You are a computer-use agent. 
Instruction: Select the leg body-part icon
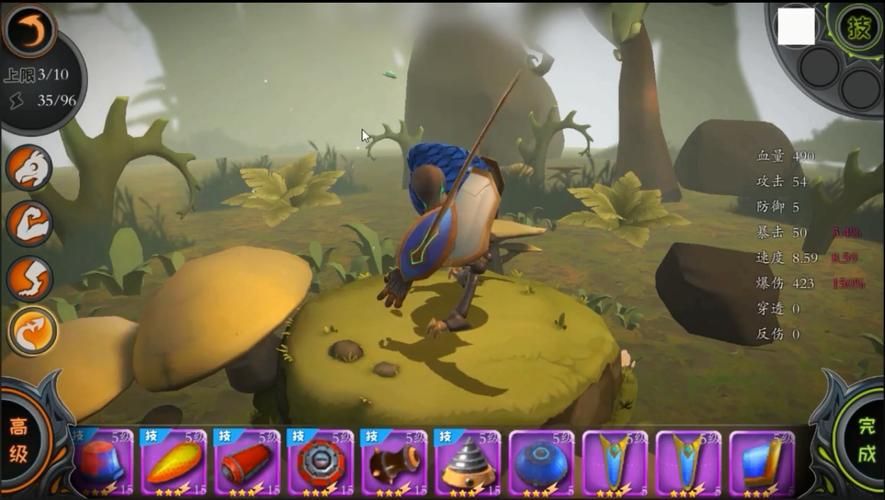point(29,278)
